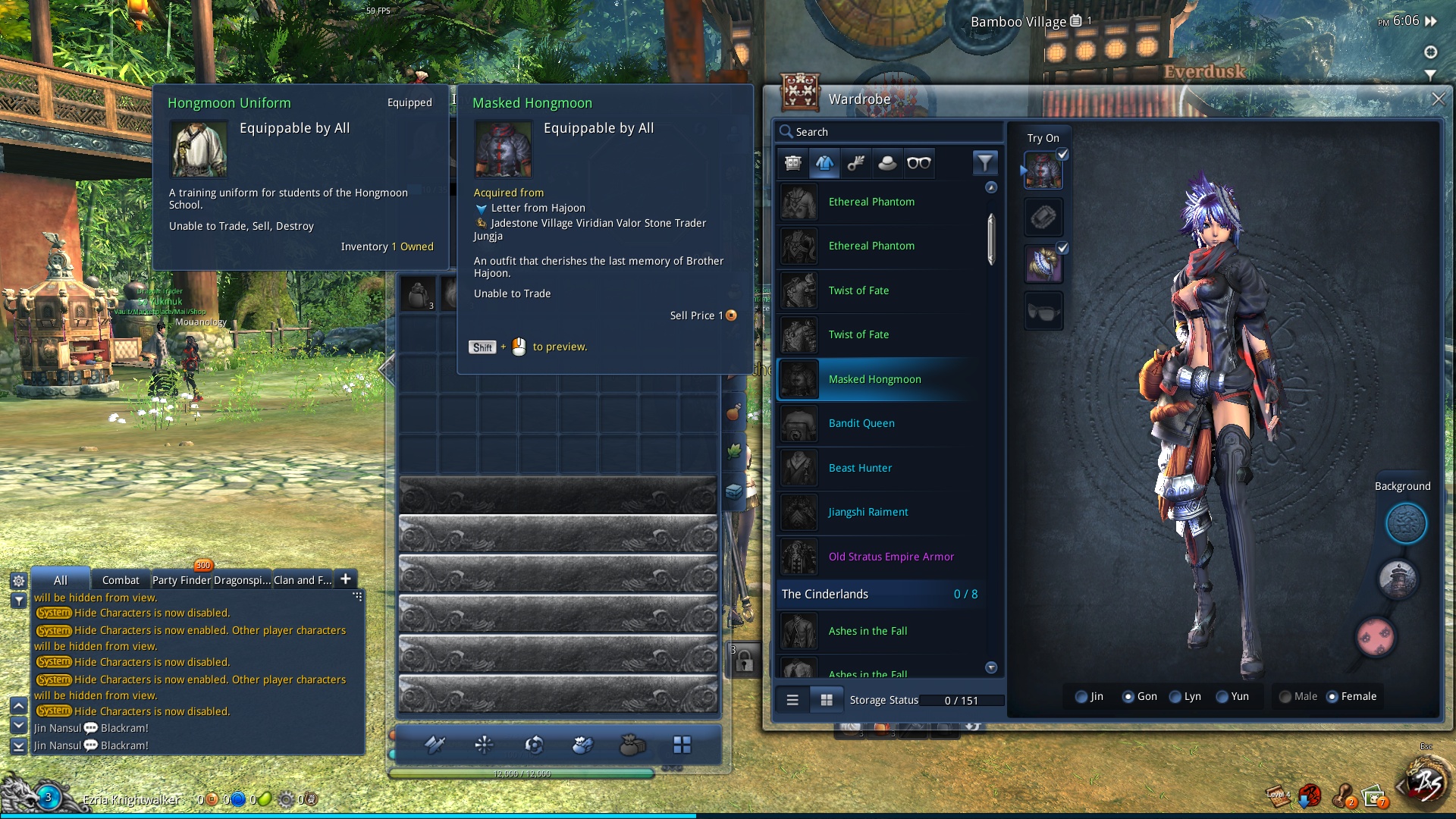Close the Wardrobe window
The image size is (1456, 819).
[1438, 99]
